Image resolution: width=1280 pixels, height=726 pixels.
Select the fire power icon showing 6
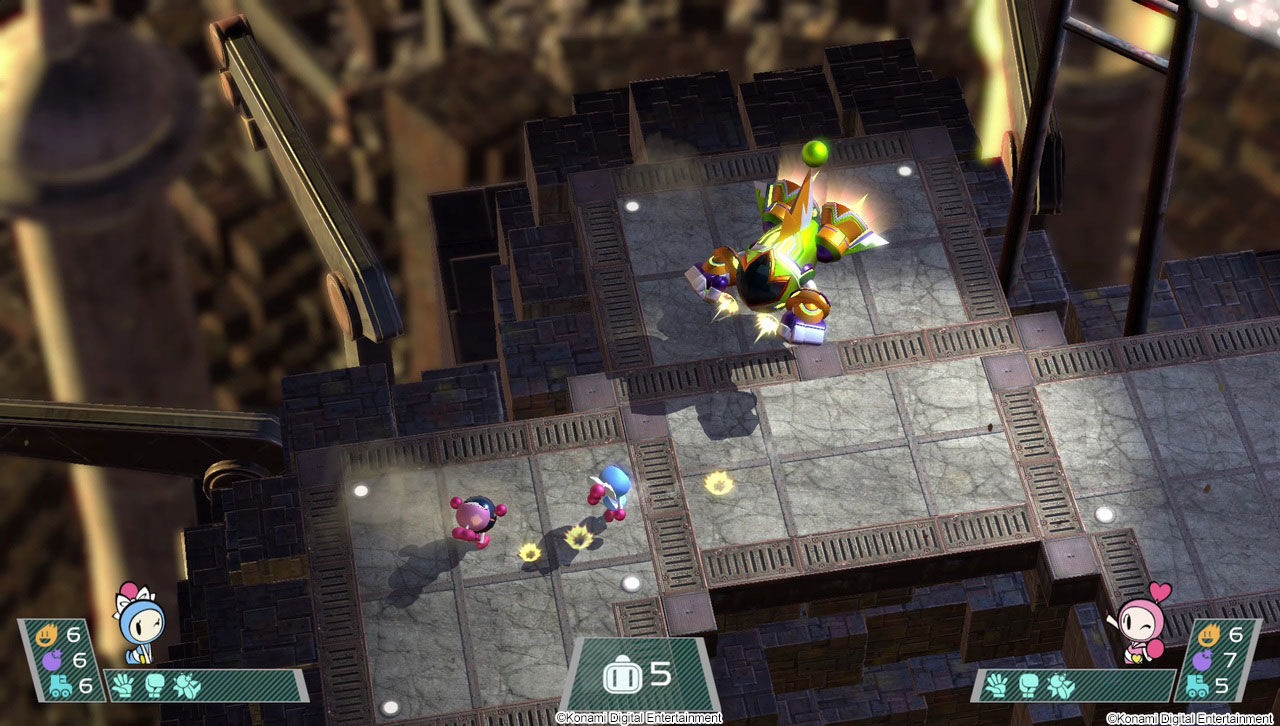[45, 633]
